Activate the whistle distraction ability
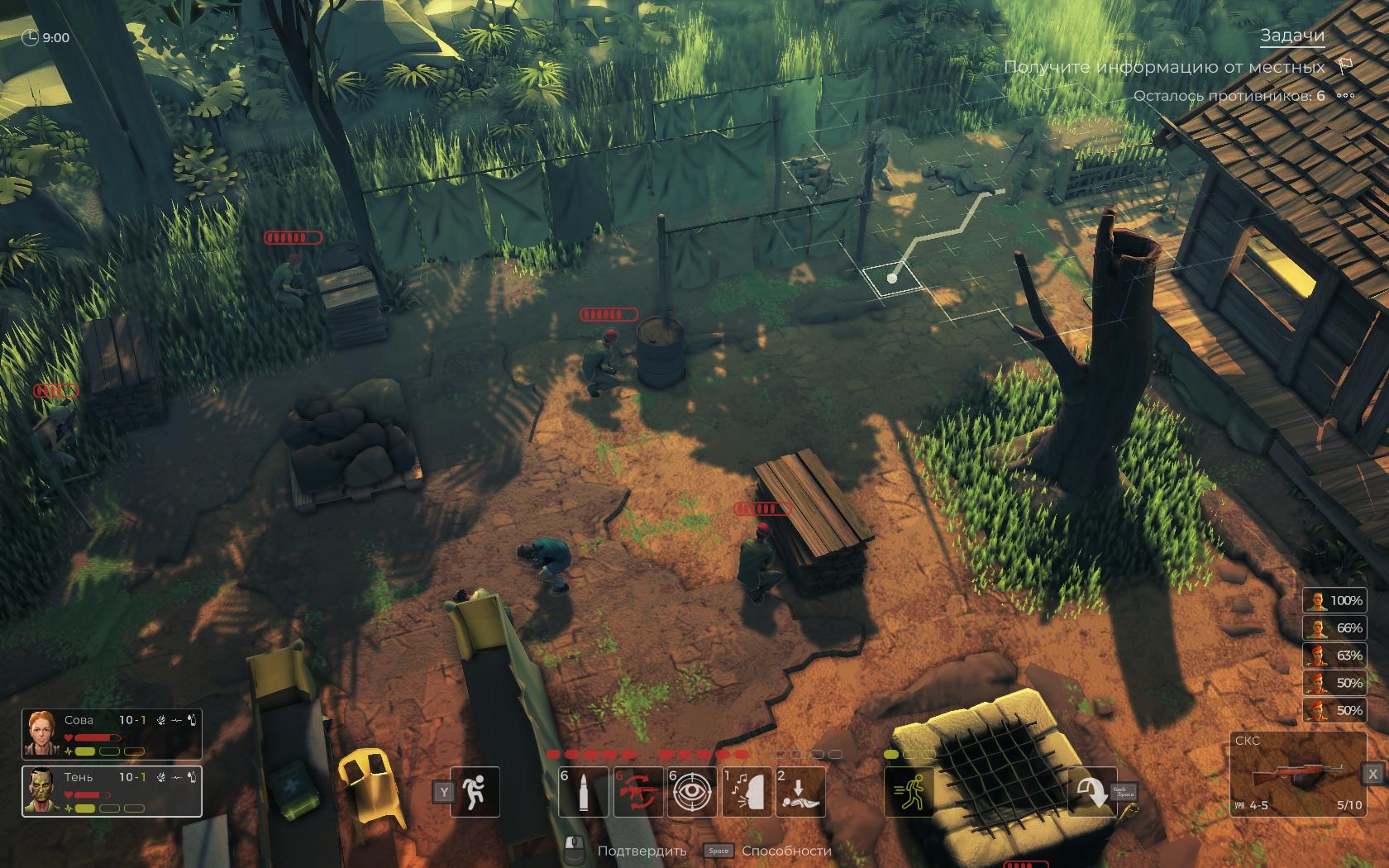 point(747,792)
